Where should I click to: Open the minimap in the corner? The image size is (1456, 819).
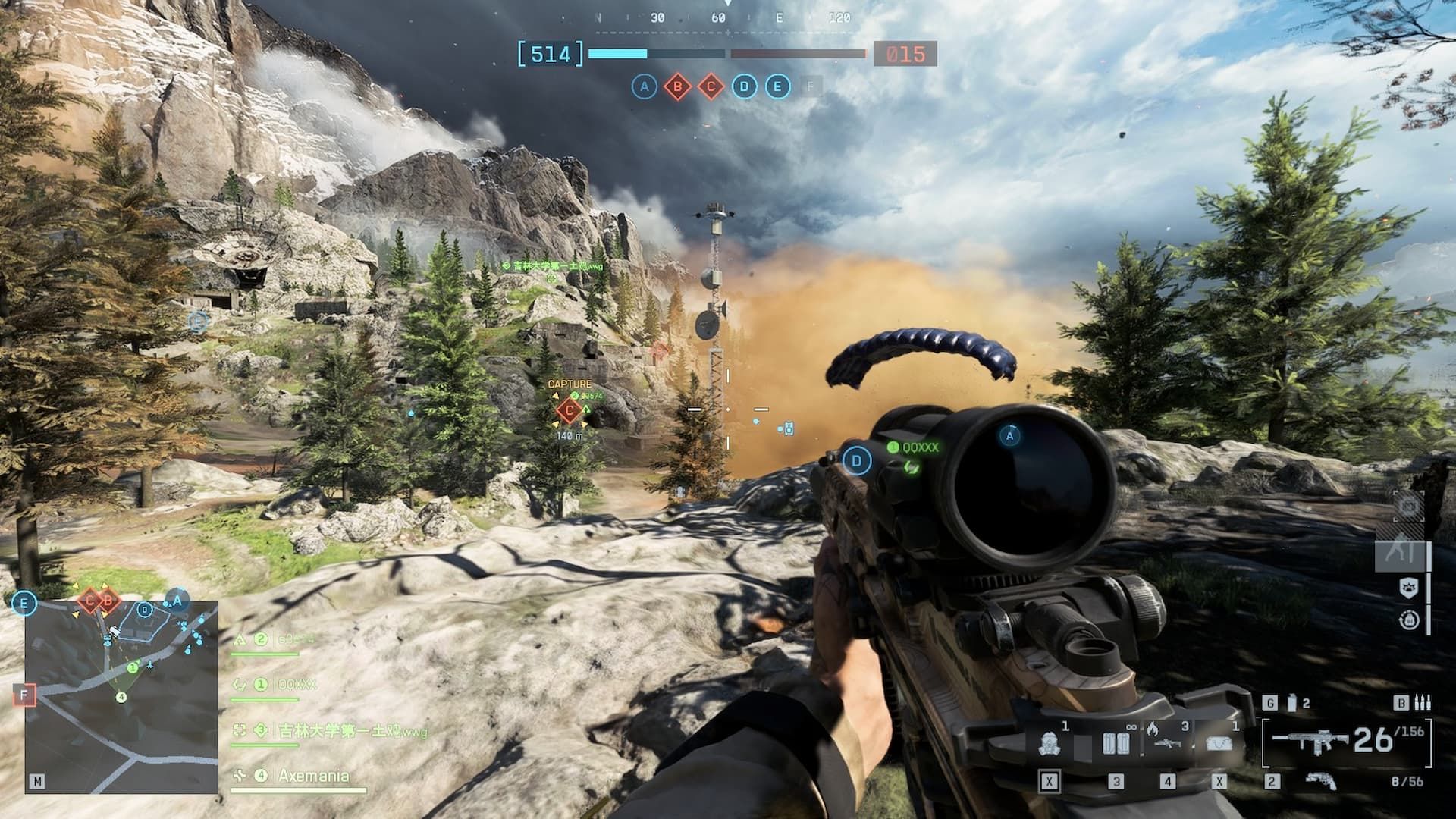point(121,696)
